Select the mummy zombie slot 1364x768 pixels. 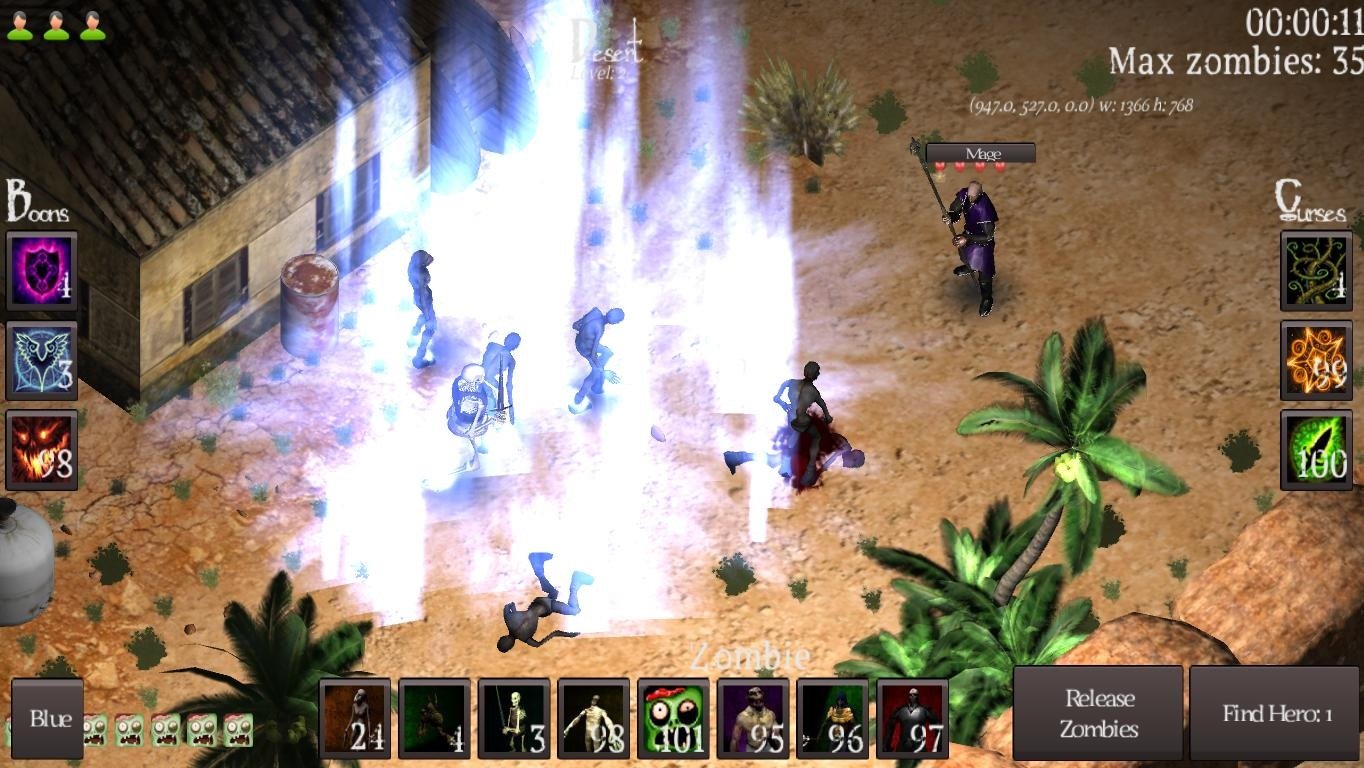click(595, 717)
